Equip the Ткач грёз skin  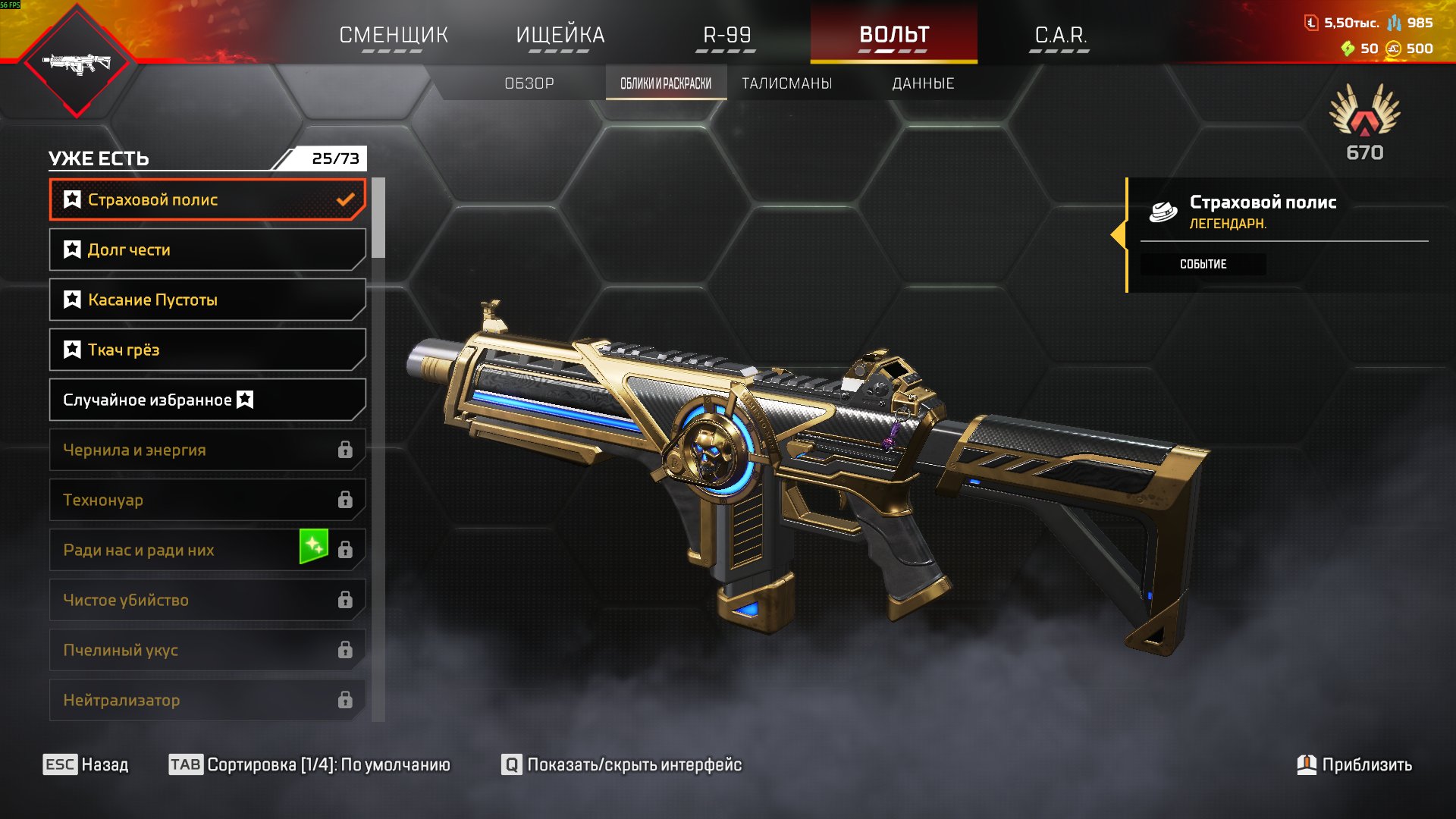coord(207,350)
